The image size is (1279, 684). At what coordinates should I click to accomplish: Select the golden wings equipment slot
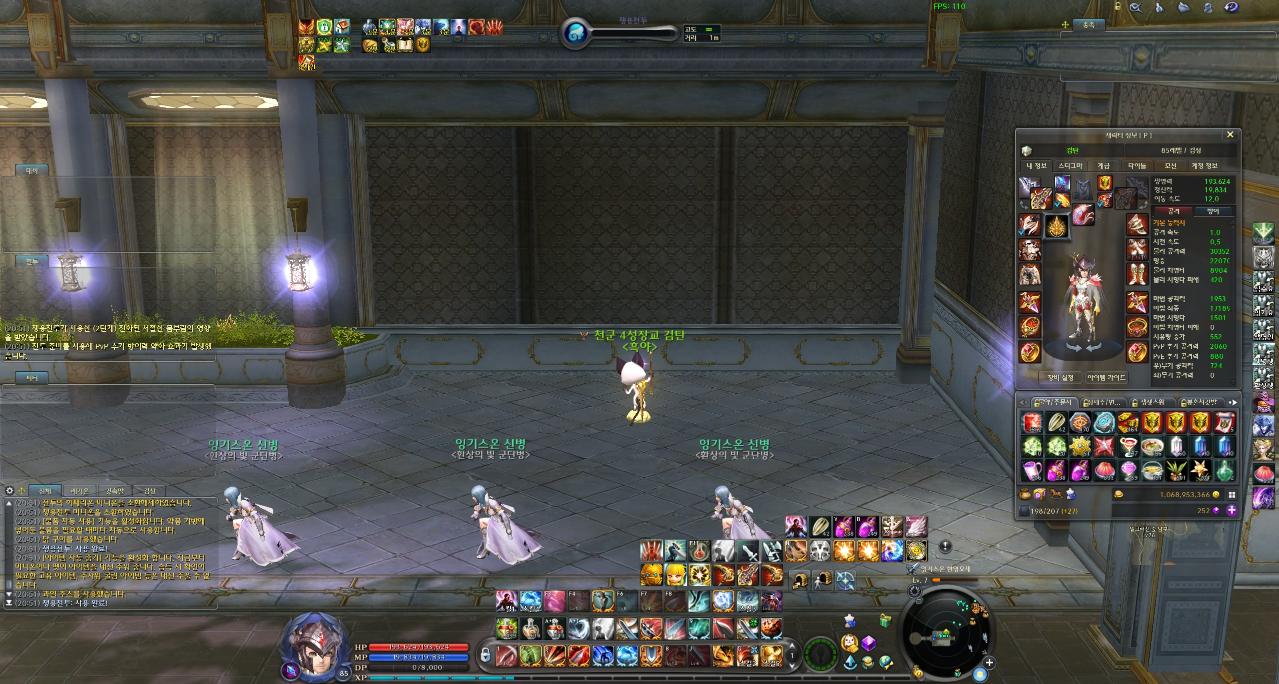click(1055, 227)
